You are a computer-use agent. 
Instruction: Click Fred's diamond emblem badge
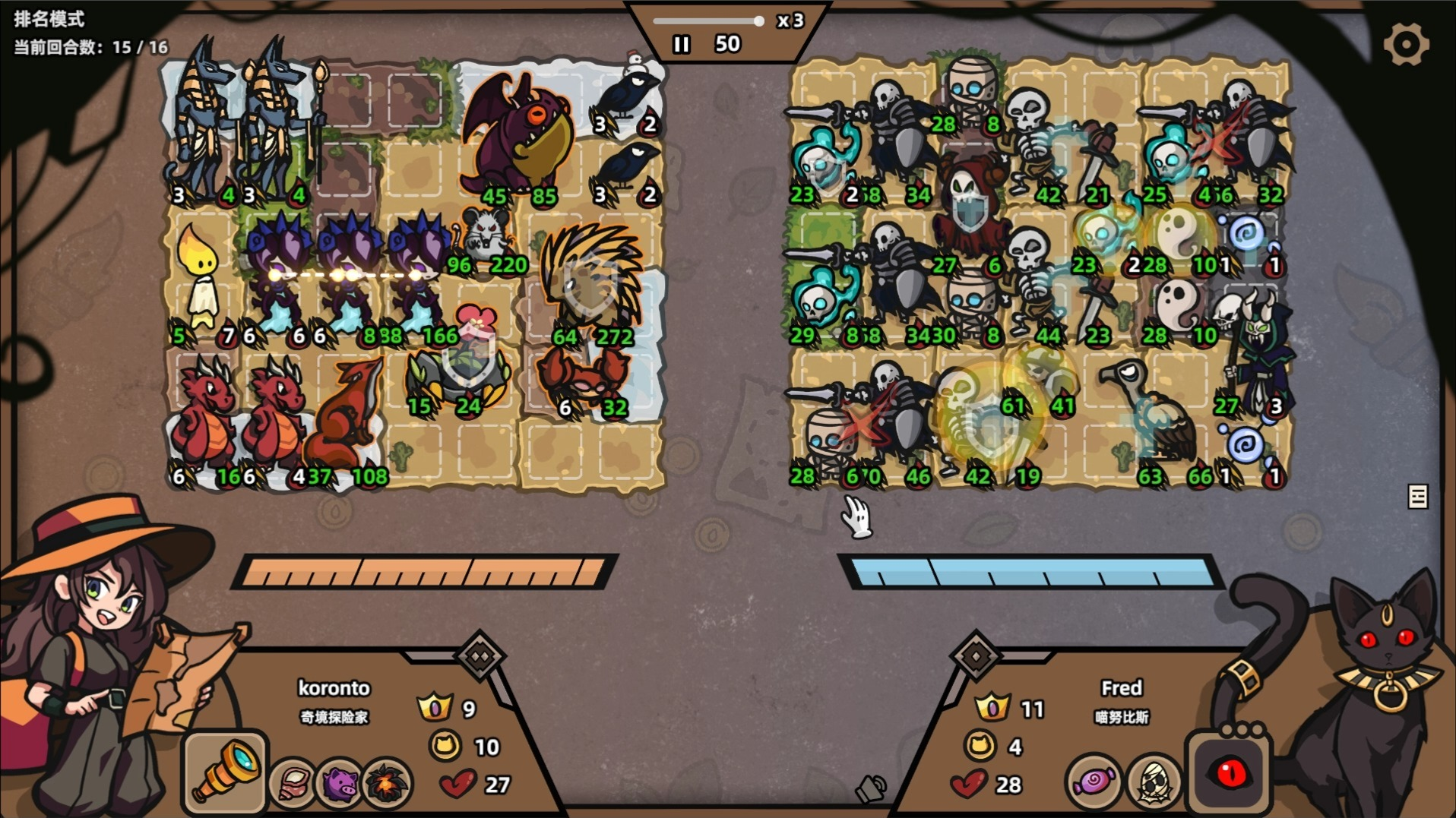click(976, 655)
